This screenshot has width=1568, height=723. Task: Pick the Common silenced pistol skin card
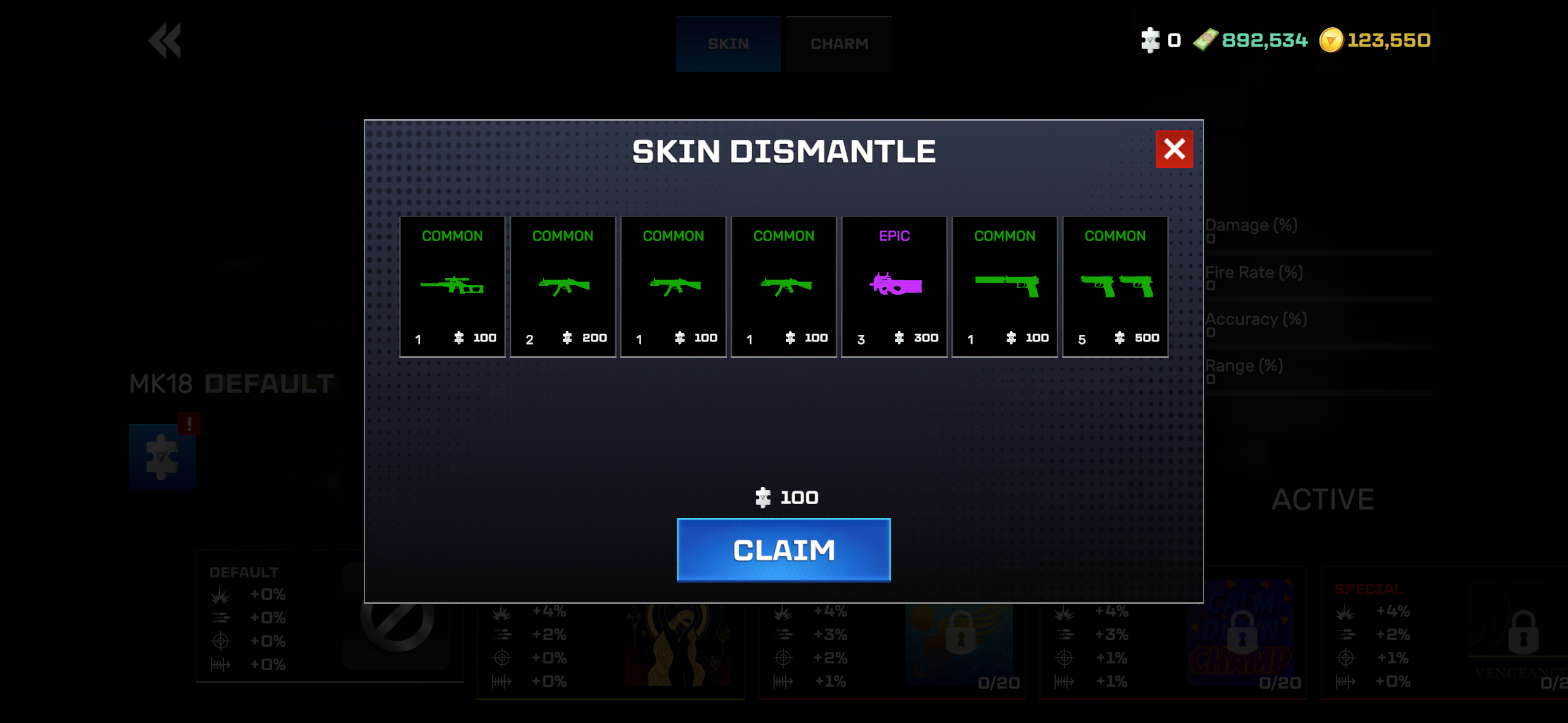1004,286
